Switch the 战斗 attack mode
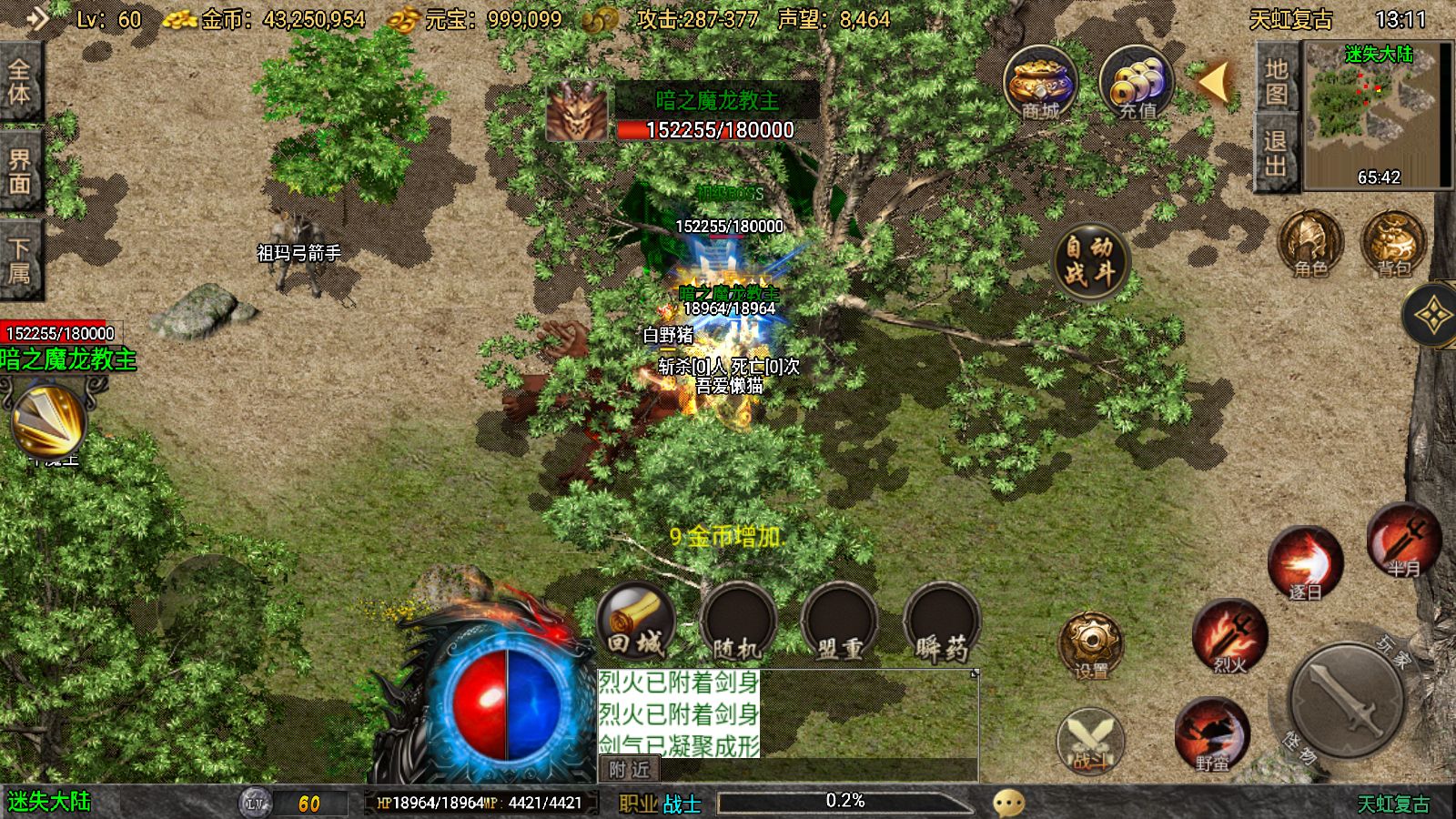 (1090, 740)
